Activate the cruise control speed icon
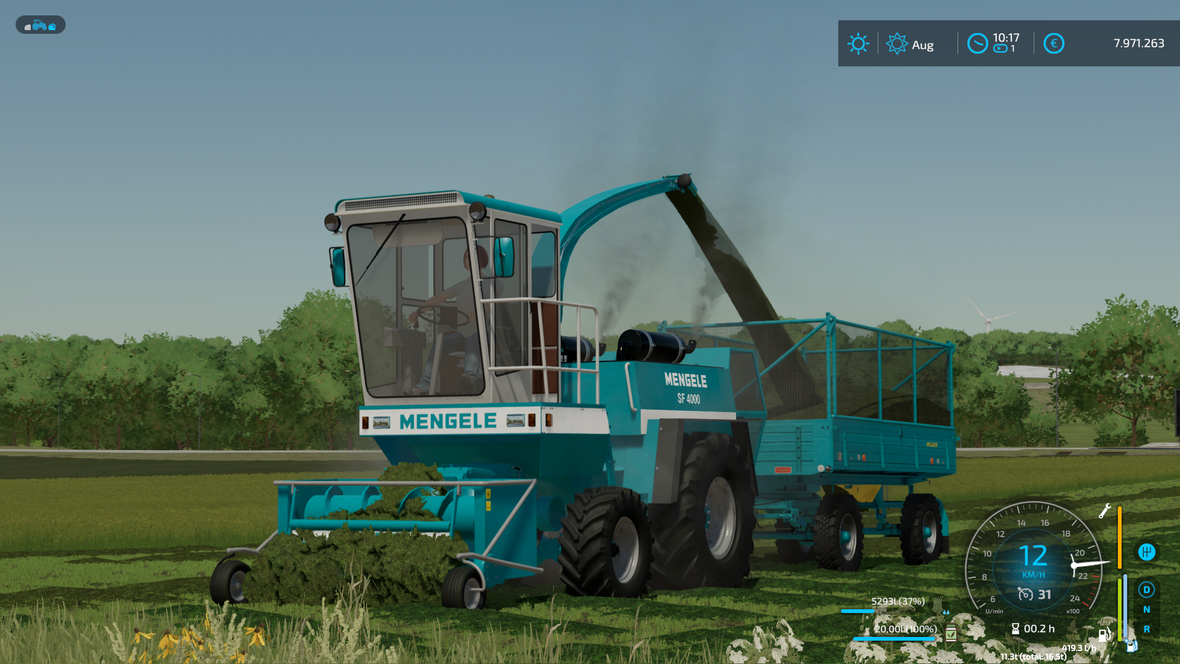 (x=1025, y=595)
